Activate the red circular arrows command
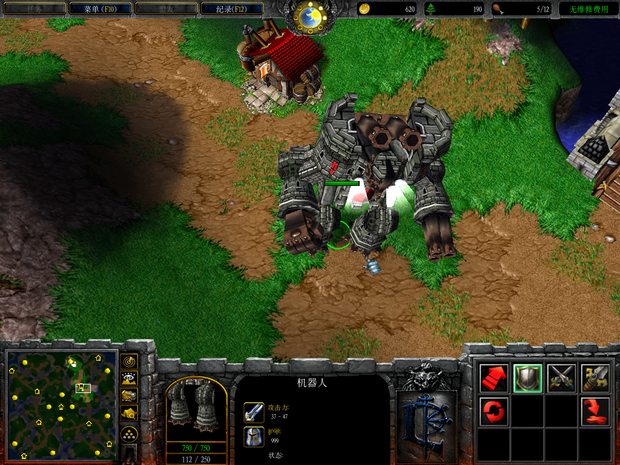 (494, 411)
